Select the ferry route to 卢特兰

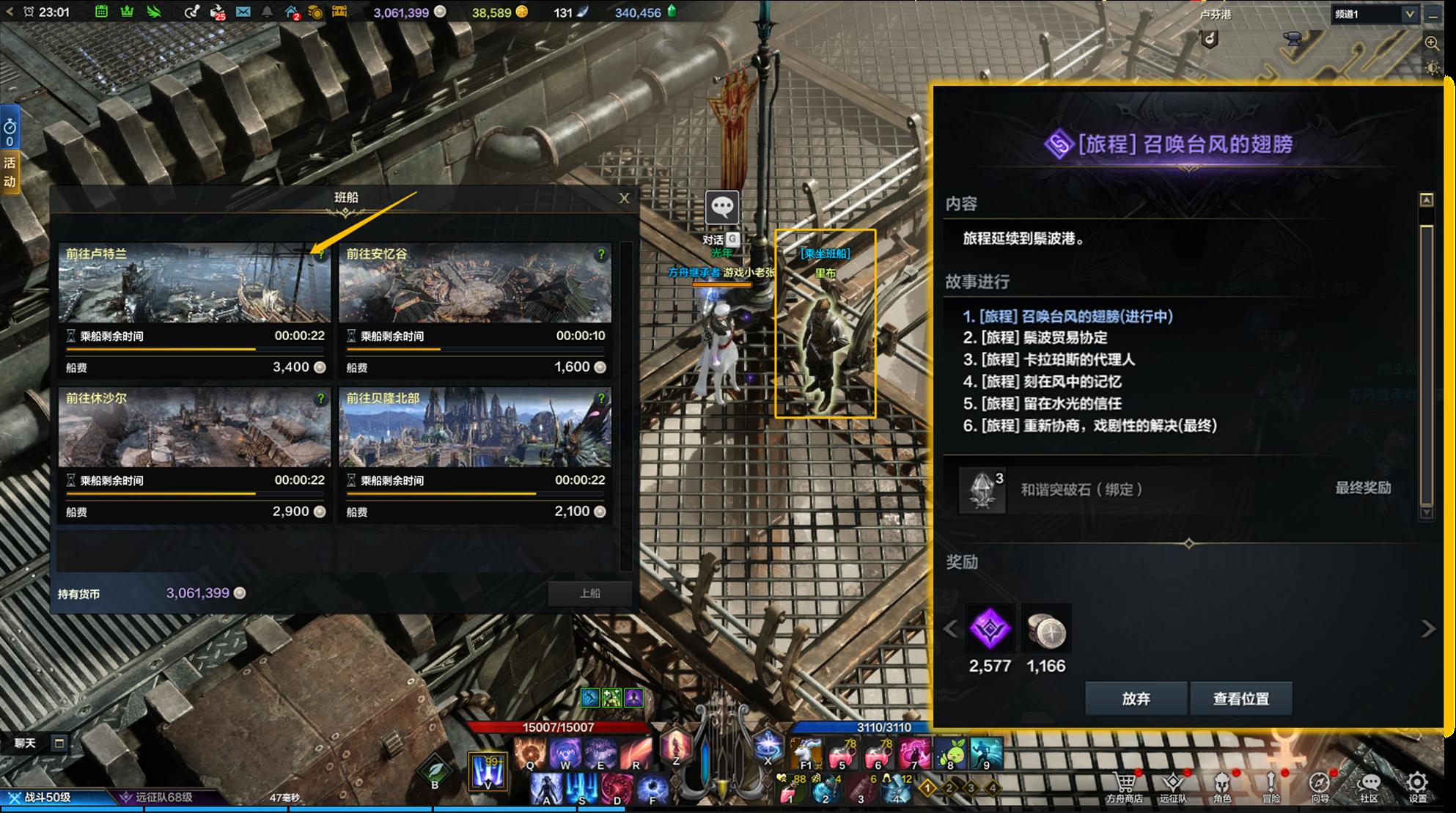[194, 284]
